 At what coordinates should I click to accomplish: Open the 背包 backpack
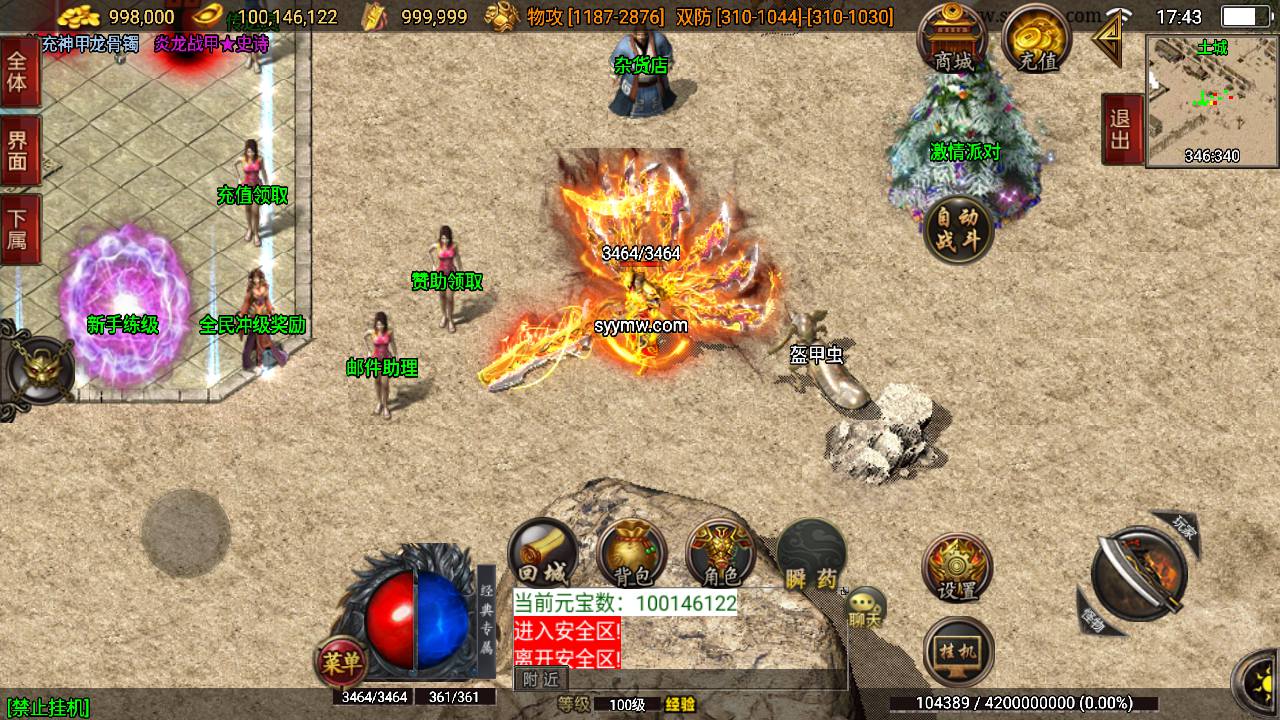(632, 555)
